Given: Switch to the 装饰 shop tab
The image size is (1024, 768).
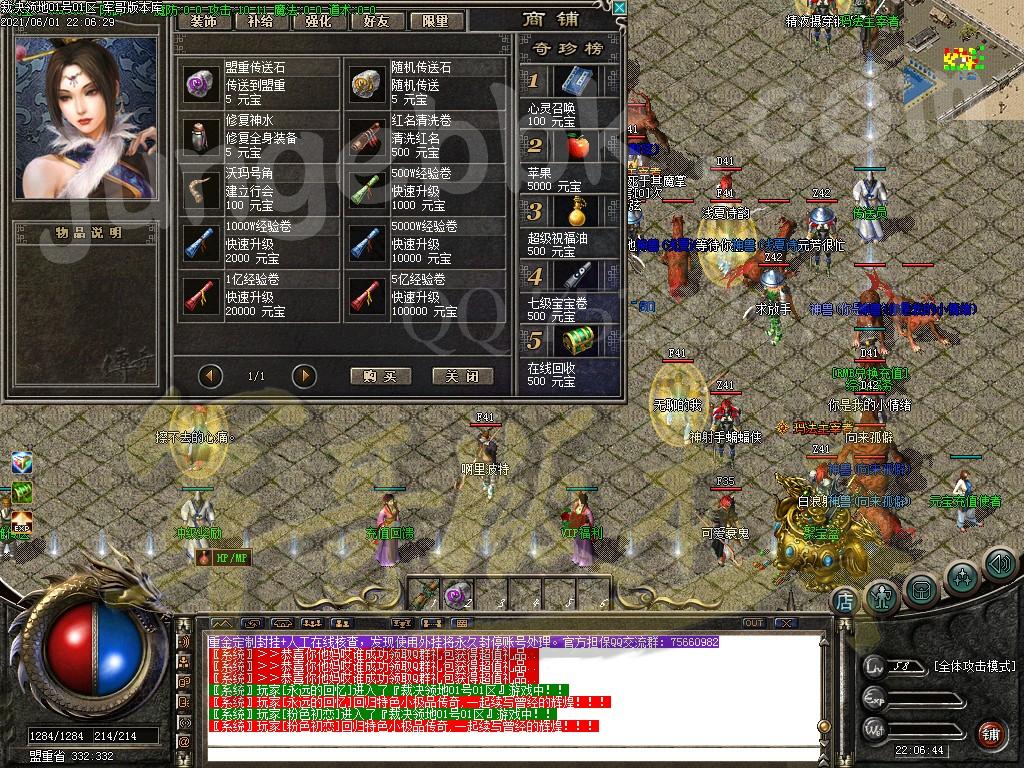Looking at the screenshot, I should click(x=203, y=20).
